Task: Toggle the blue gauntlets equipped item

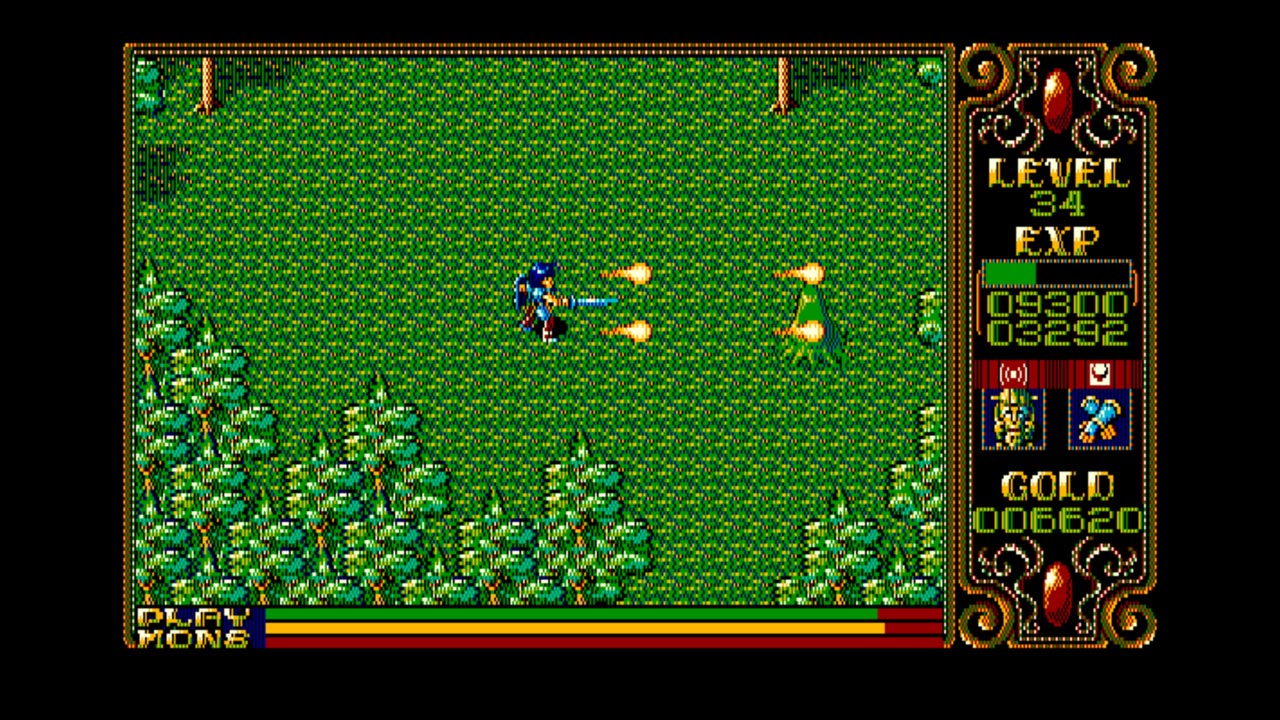Action: 1098,420
